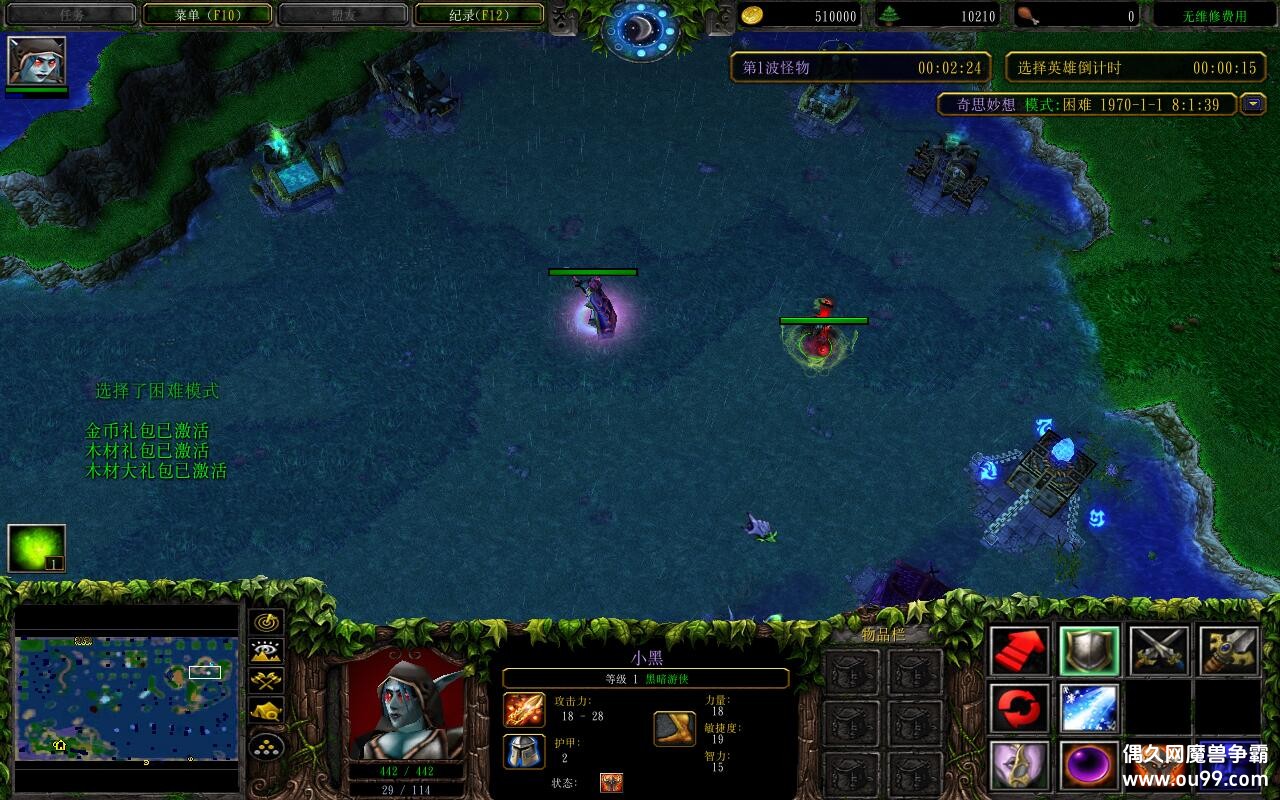Open the 纪录 (F12) log button
1280x800 pixels.
pyautogui.click(x=478, y=14)
